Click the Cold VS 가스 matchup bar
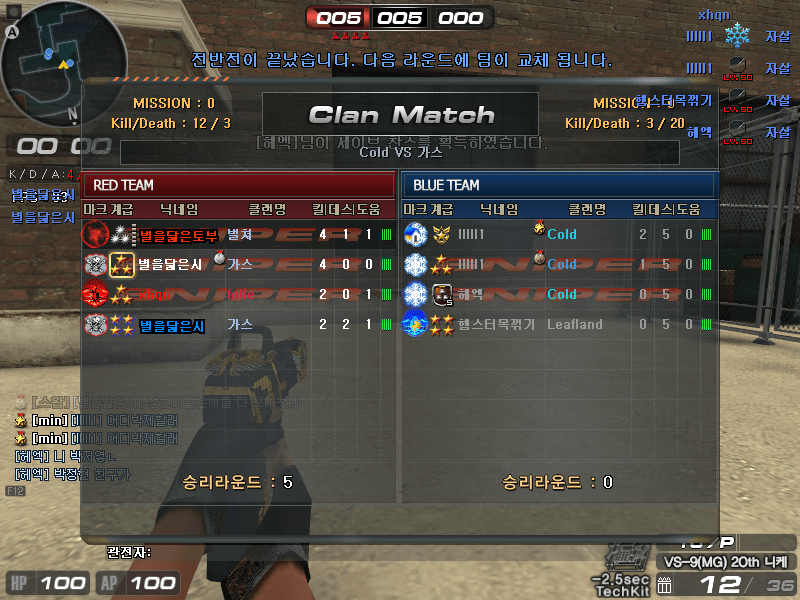The width and height of the screenshot is (800, 600). coord(400,153)
